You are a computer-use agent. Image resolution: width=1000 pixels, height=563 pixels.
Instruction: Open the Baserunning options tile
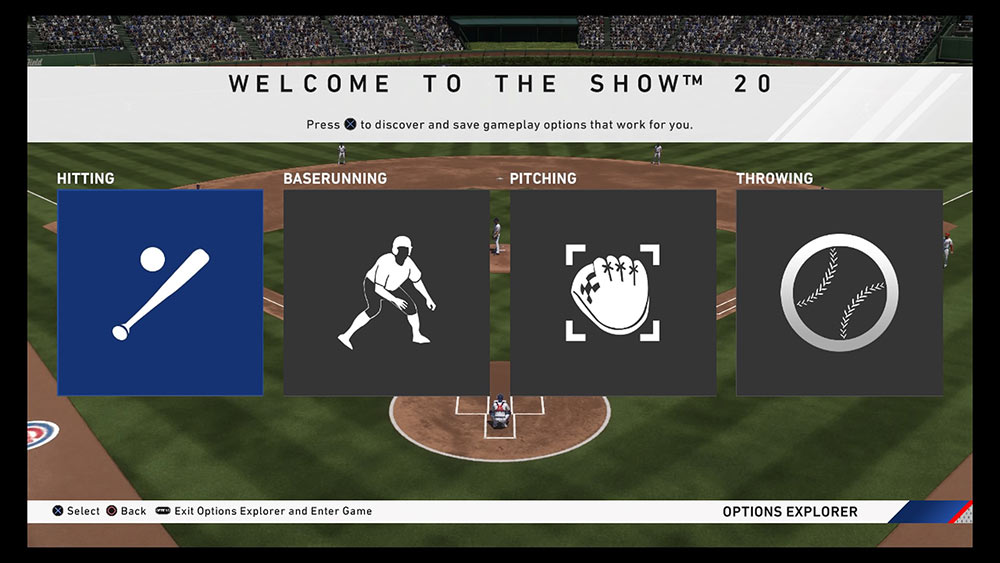pyautogui.click(x=386, y=292)
